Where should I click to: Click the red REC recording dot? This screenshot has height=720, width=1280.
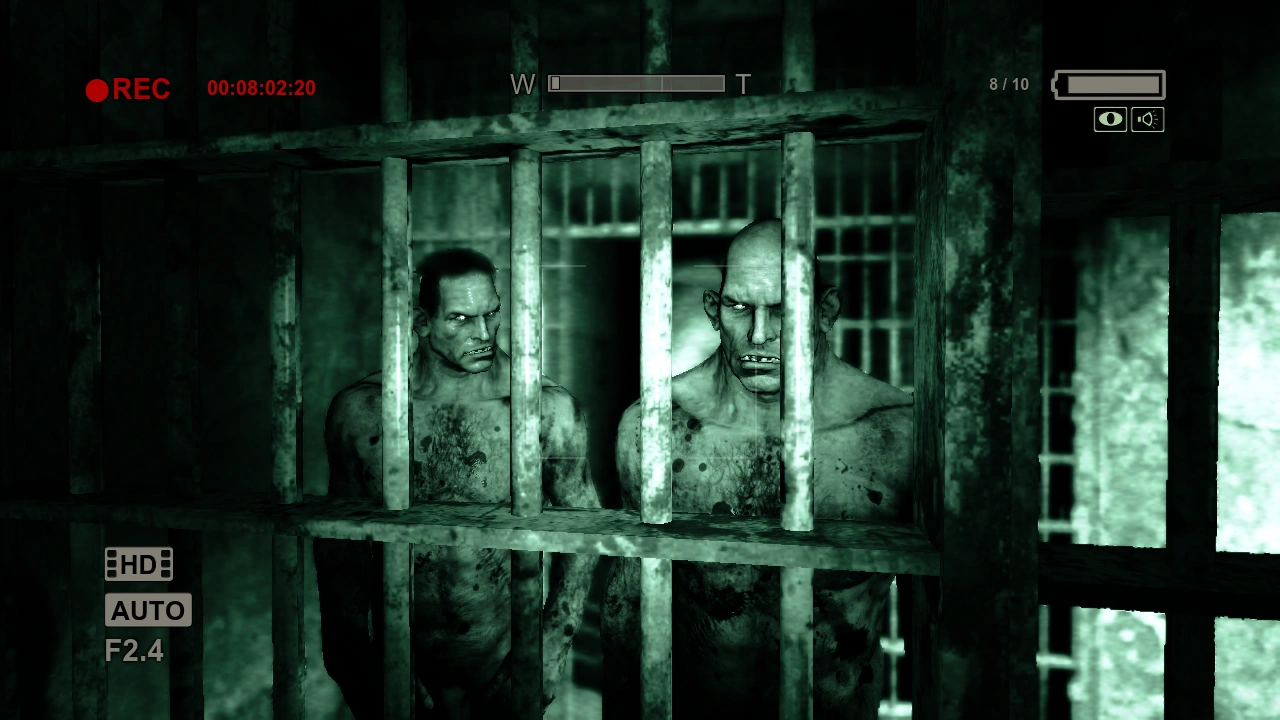pos(97,90)
